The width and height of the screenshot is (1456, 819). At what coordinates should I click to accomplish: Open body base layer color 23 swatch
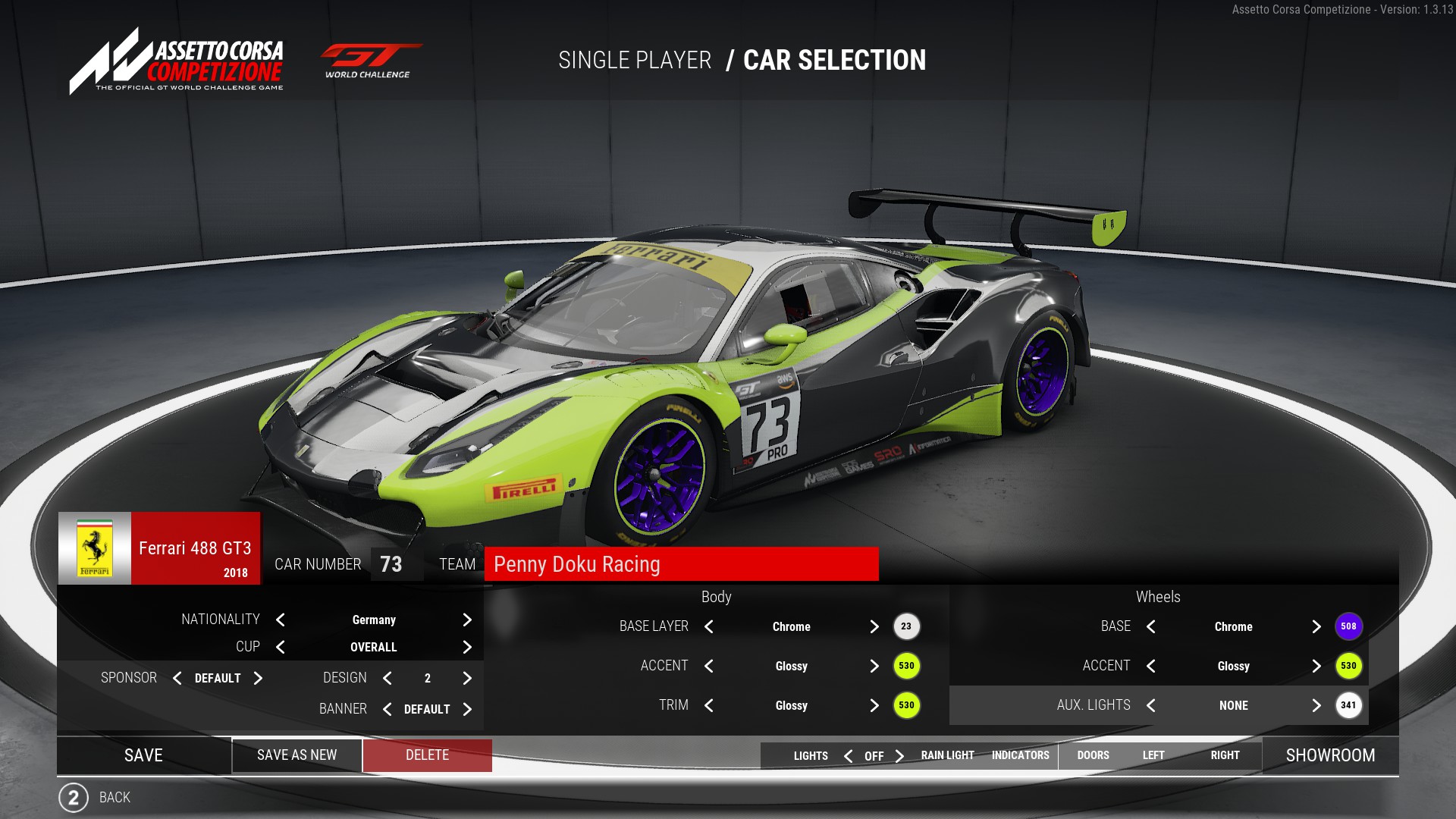pos(906,626)
